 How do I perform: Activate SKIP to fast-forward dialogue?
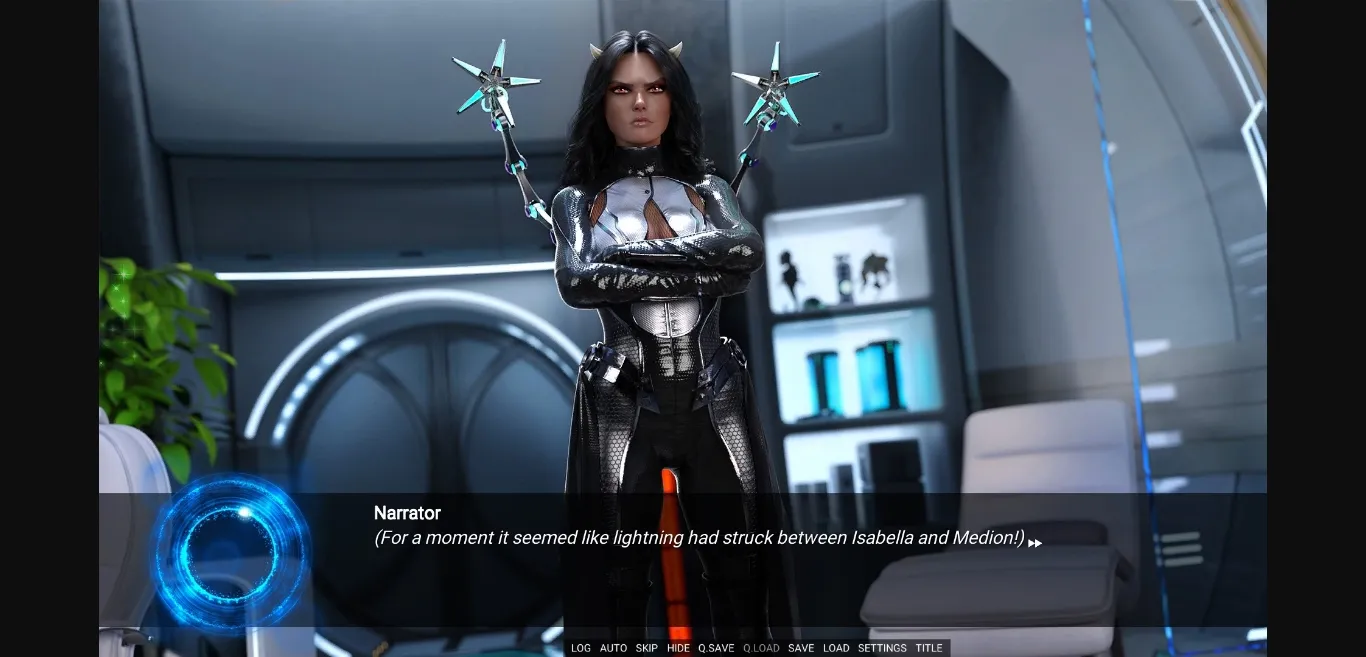(x=647, y=648)
